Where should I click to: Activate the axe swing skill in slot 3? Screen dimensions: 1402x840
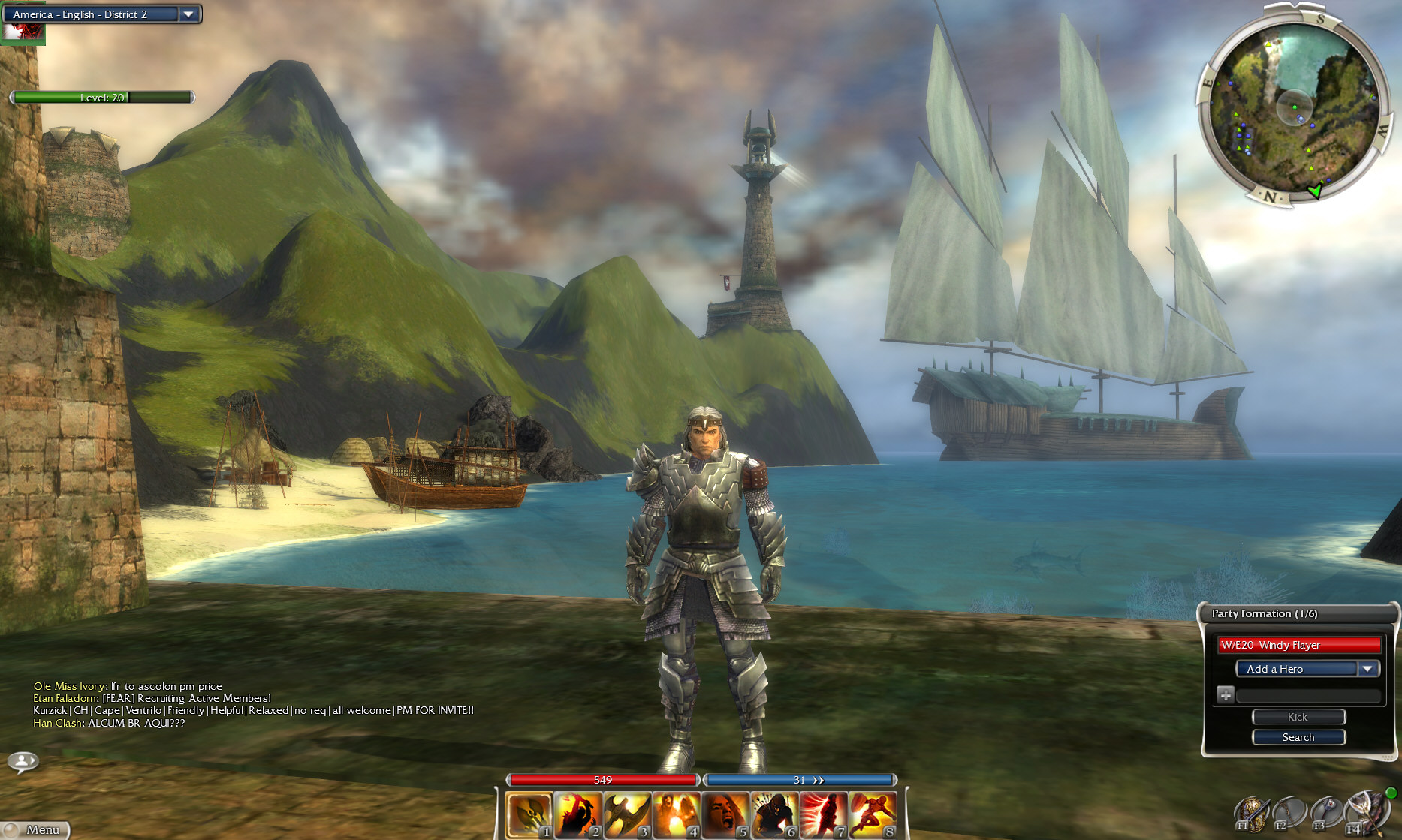click(x=627, y=814)
